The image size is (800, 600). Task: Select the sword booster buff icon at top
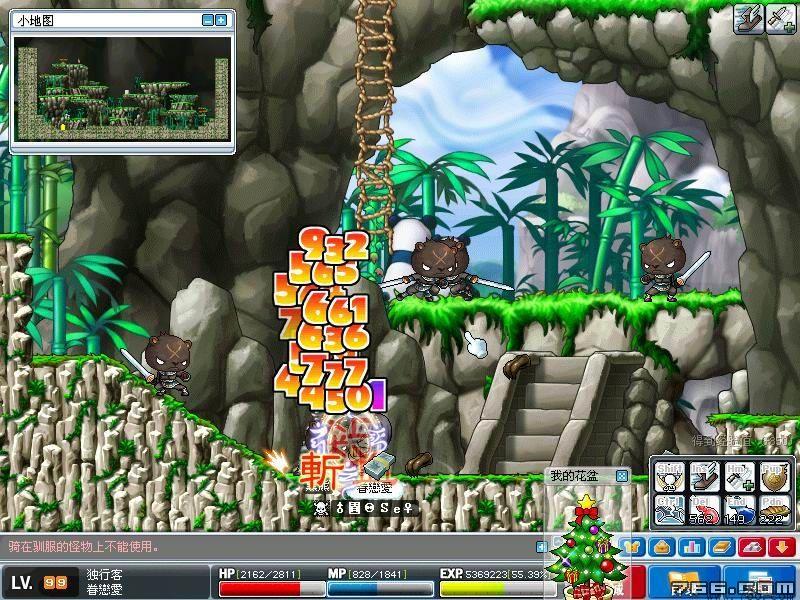coord(780,20)
